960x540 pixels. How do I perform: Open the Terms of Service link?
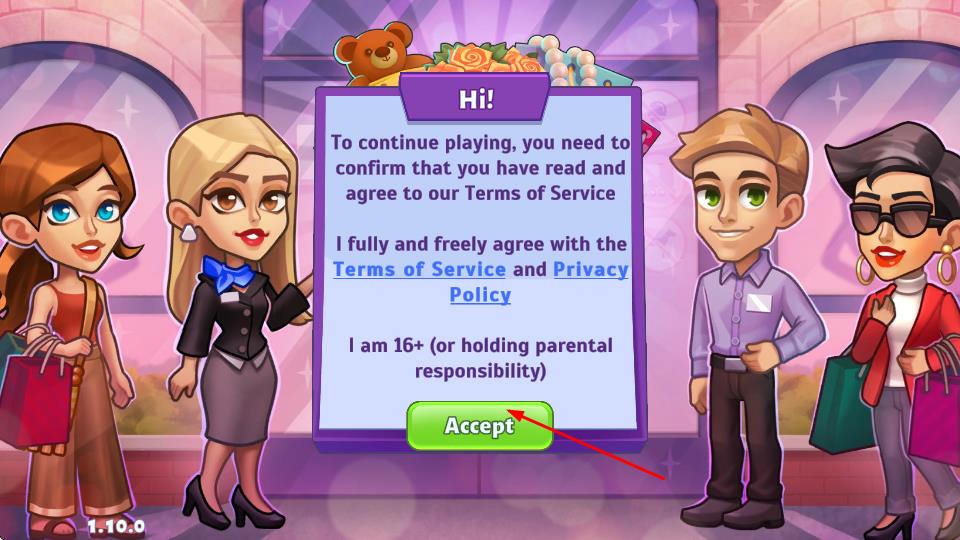[419, 269]
